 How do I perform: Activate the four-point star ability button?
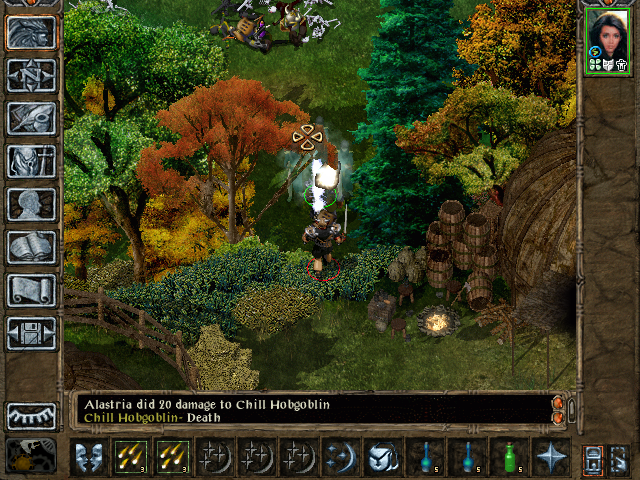[x=550, y=456]
